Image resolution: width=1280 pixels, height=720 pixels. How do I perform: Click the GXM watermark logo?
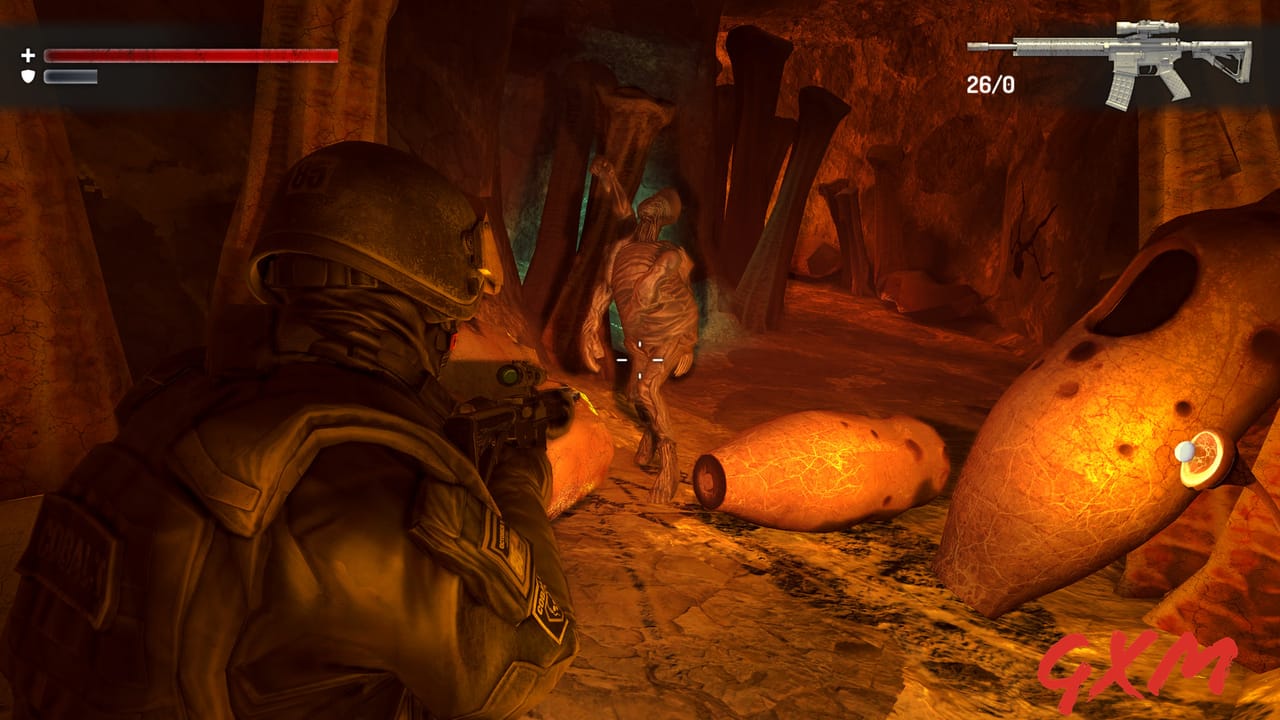[1140, 665]
